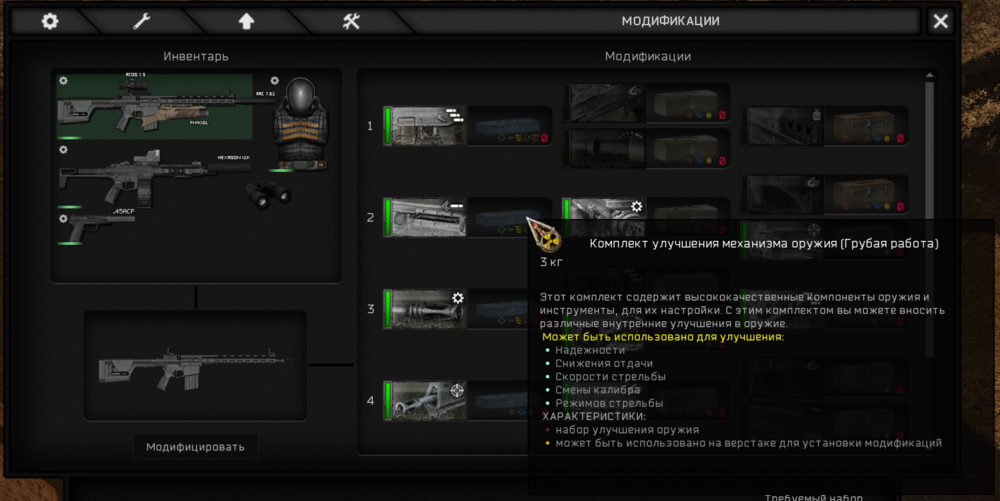
Task: Close the modifications window
Action: pyautogui.click(x=940, y=21)
